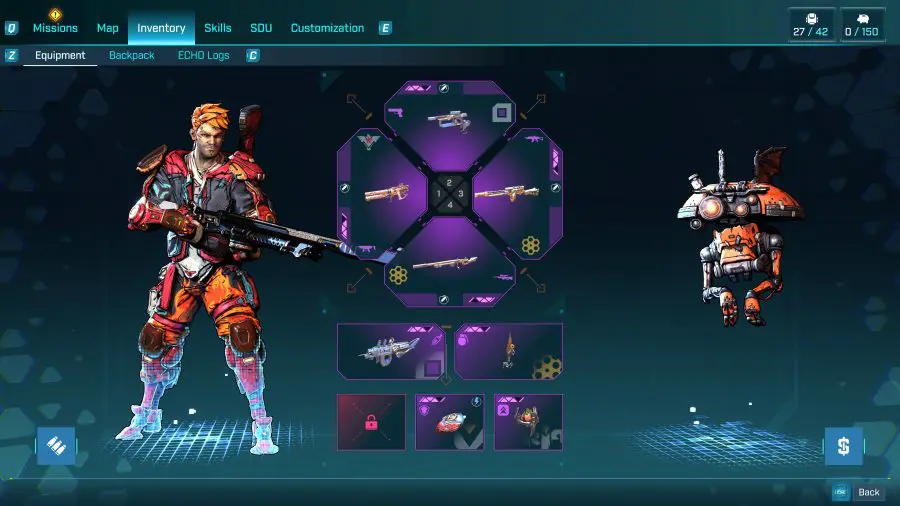The image size is (900, 506).
Task: Select the Equipment sub-tab
Action: click(x=60, y=56)
